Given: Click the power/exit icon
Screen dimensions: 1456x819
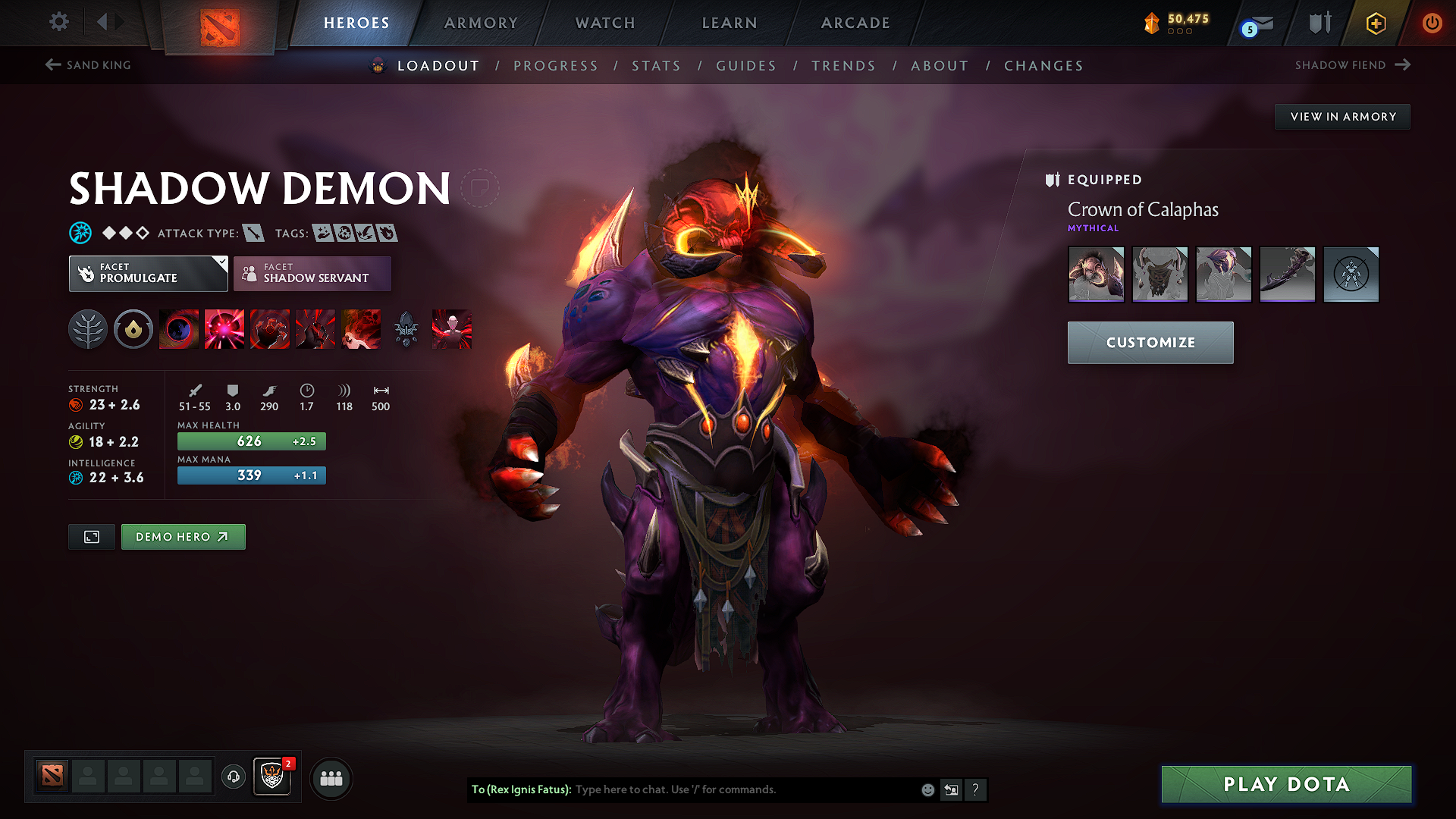Looking at the screenshot, I should 1433,22.
